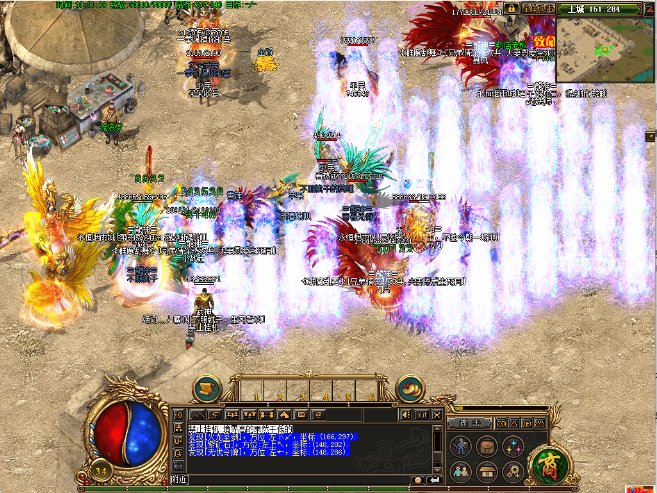Open the house-shaped guild icon
Image resolution: width=657 pixels, height=493 pixels.
point(487,469)
